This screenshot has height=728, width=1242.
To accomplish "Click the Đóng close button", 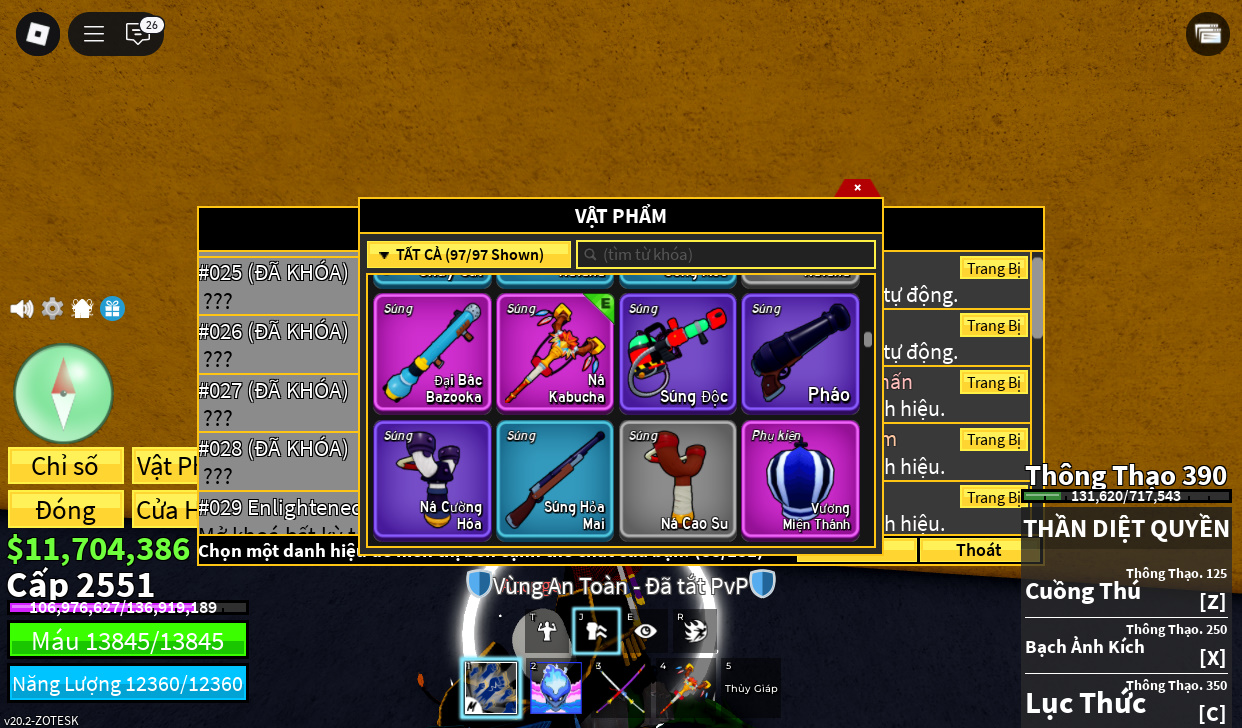I will coord(66,509).
